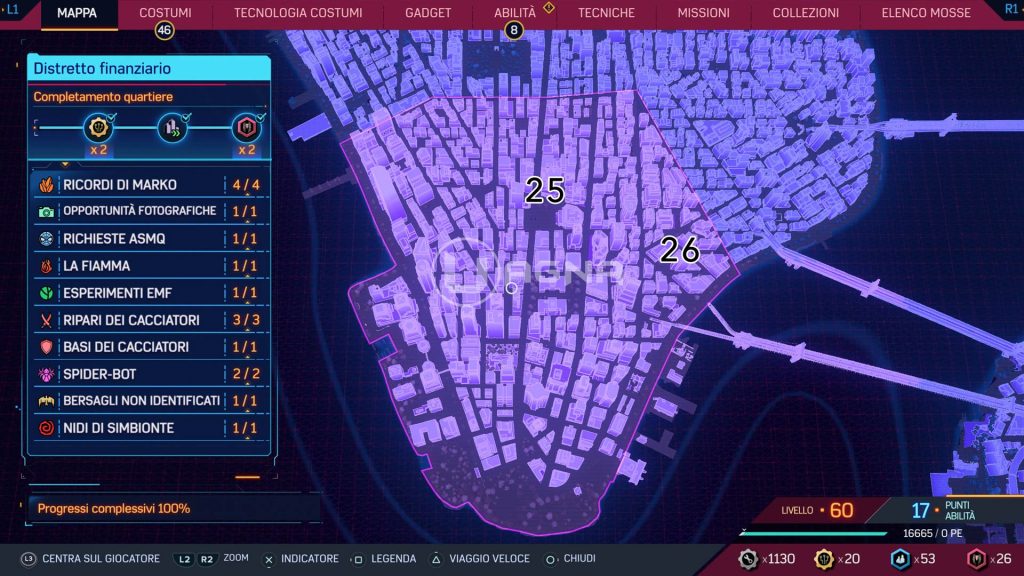This screenshot has width=1024, height=576.
Task: Open the ABILITÀ tab
Action: 515,13
